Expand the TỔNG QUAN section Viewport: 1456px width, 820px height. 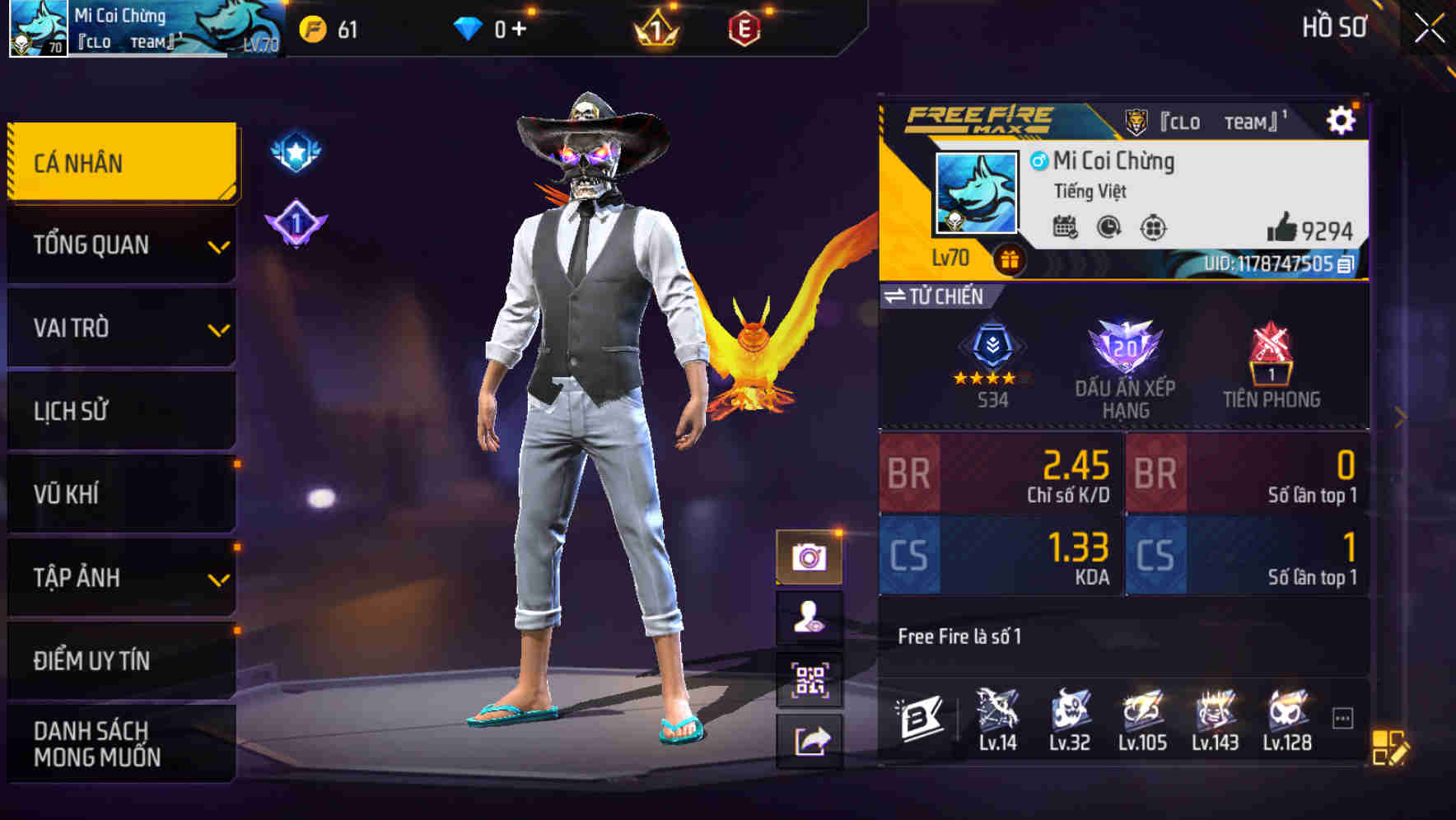pos(119,245)
